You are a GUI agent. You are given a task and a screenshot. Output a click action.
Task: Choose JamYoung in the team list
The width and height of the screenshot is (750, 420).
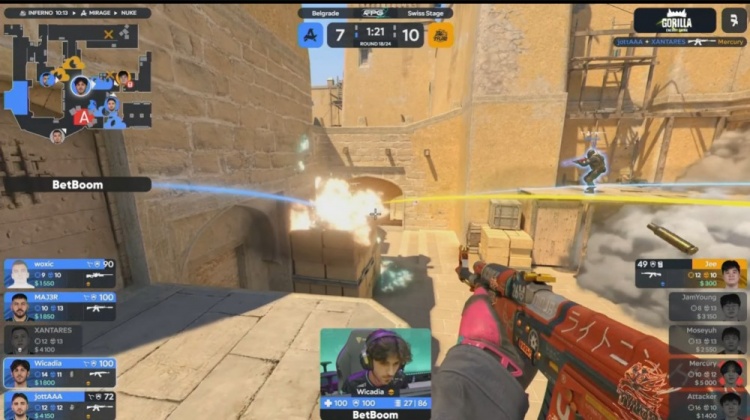point(707,306)
